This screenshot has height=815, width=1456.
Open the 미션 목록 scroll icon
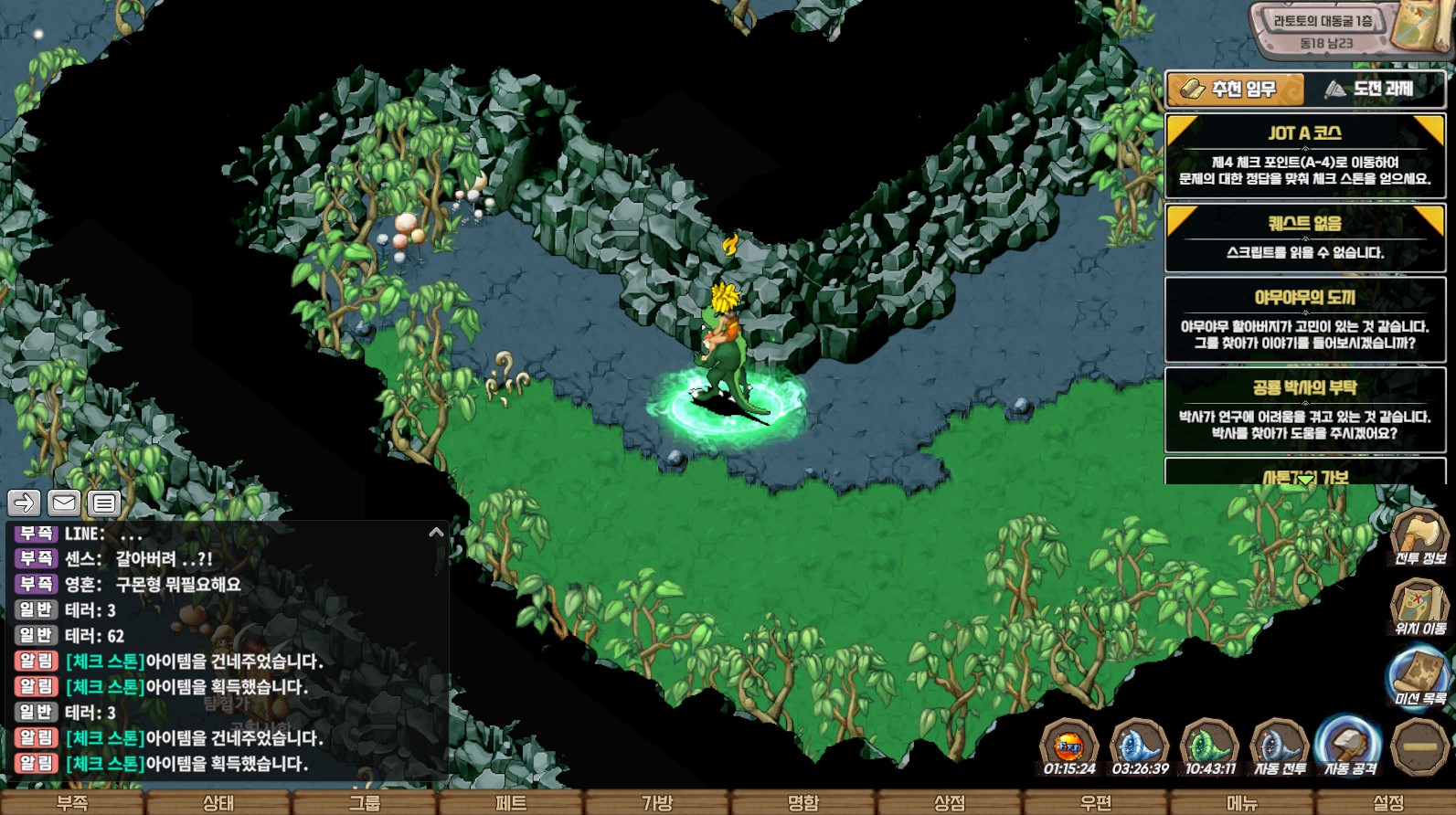(1419, 676)
